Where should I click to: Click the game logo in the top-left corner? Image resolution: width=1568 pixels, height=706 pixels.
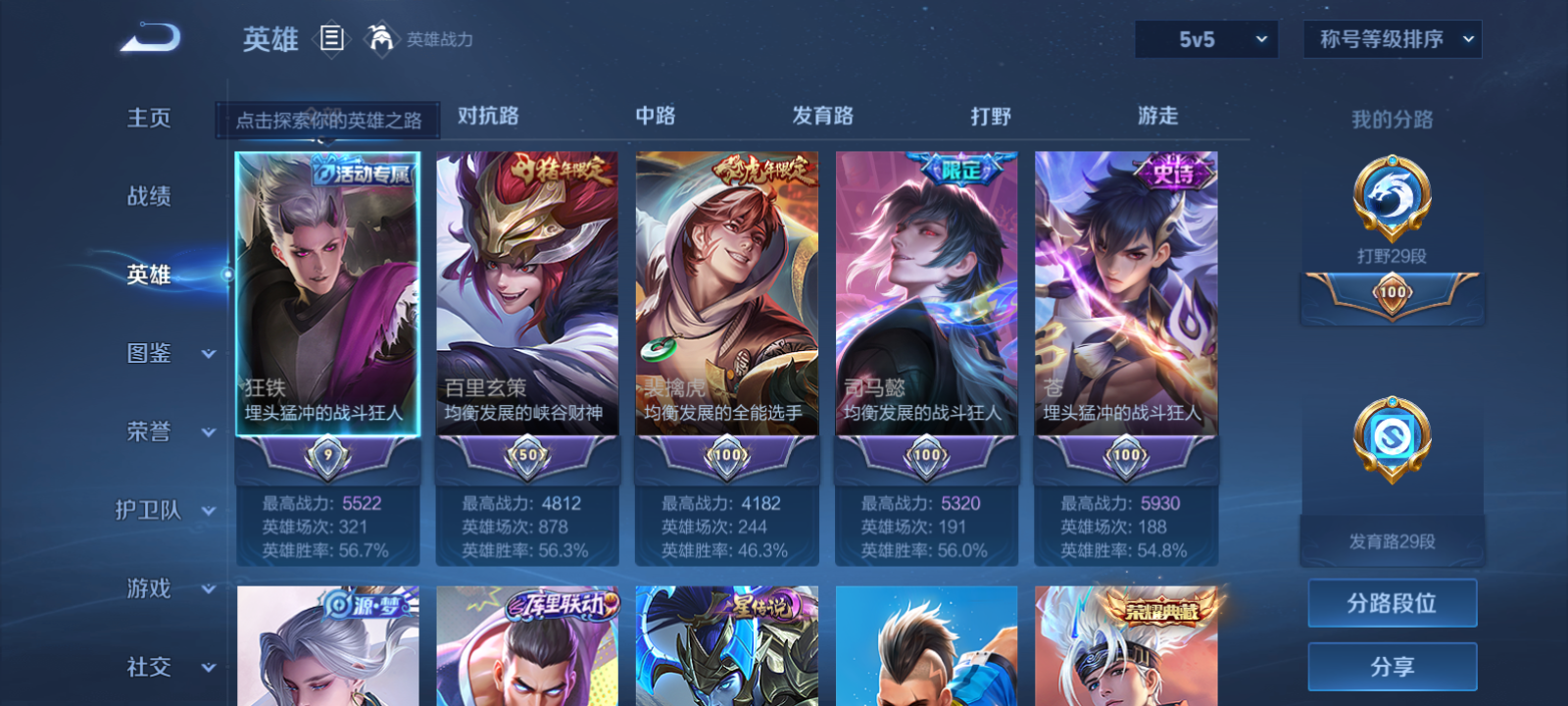point(147,37)
